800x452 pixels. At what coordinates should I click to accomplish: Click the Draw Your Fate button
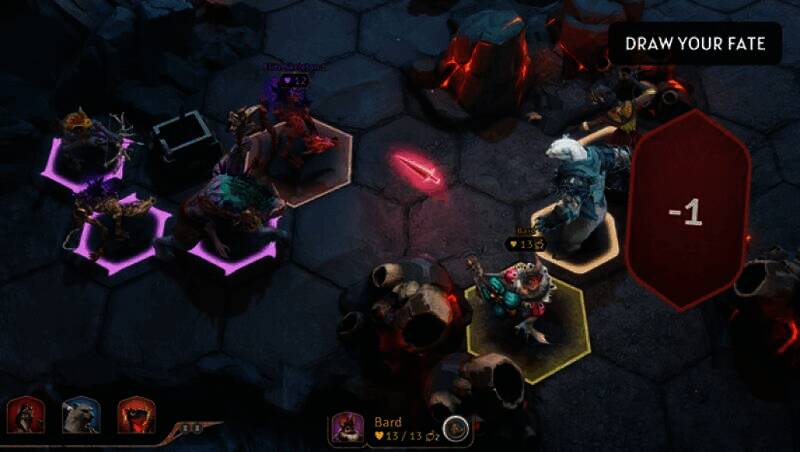pyautogui.click(x=695, y=44)
